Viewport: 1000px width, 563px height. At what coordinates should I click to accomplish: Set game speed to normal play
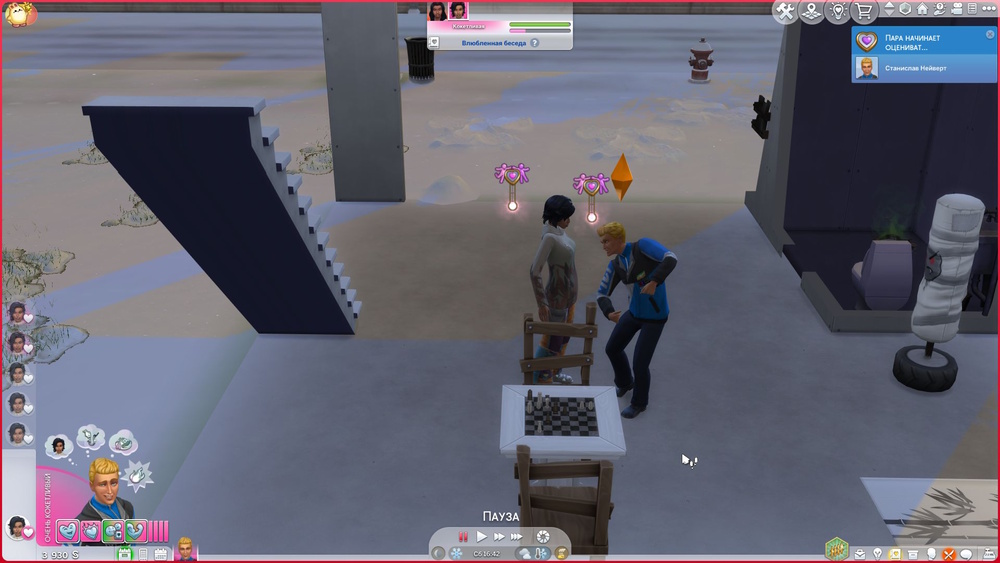tap(482, 537)
